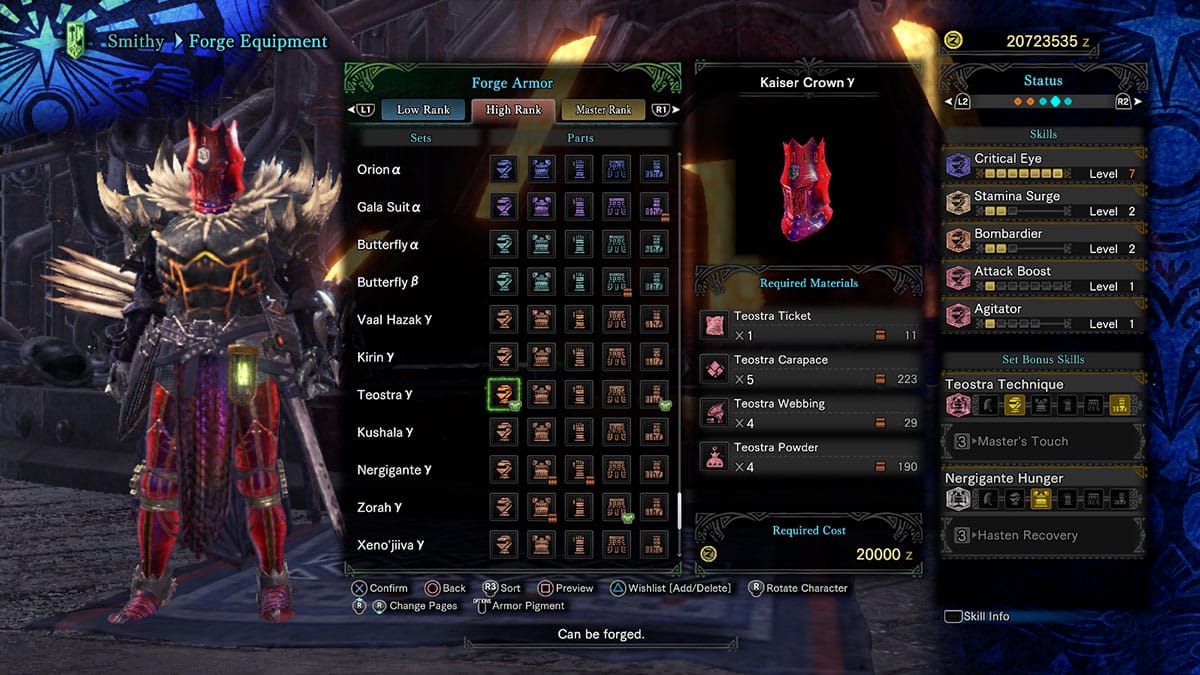Select the Vaal Hazak γ set
This screenshot has height=675, width=1200.
[x=395, y=320]
